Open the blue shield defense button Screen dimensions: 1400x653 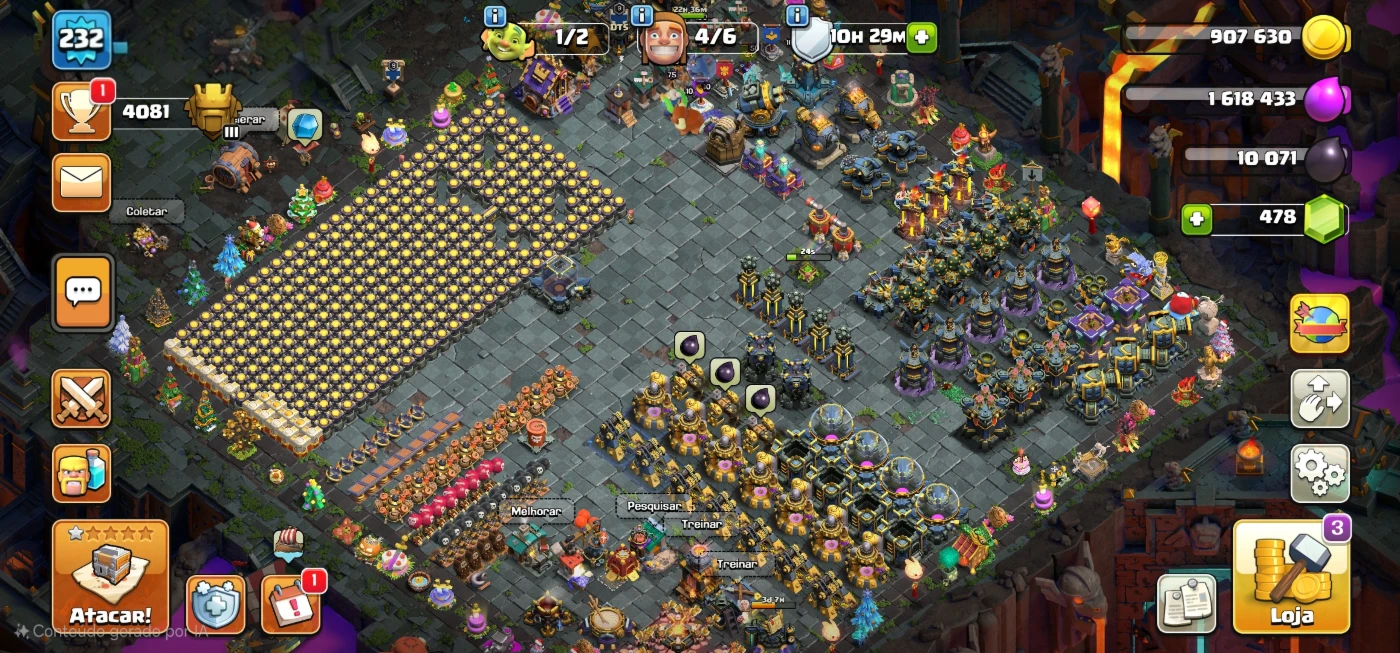[215, 604]
